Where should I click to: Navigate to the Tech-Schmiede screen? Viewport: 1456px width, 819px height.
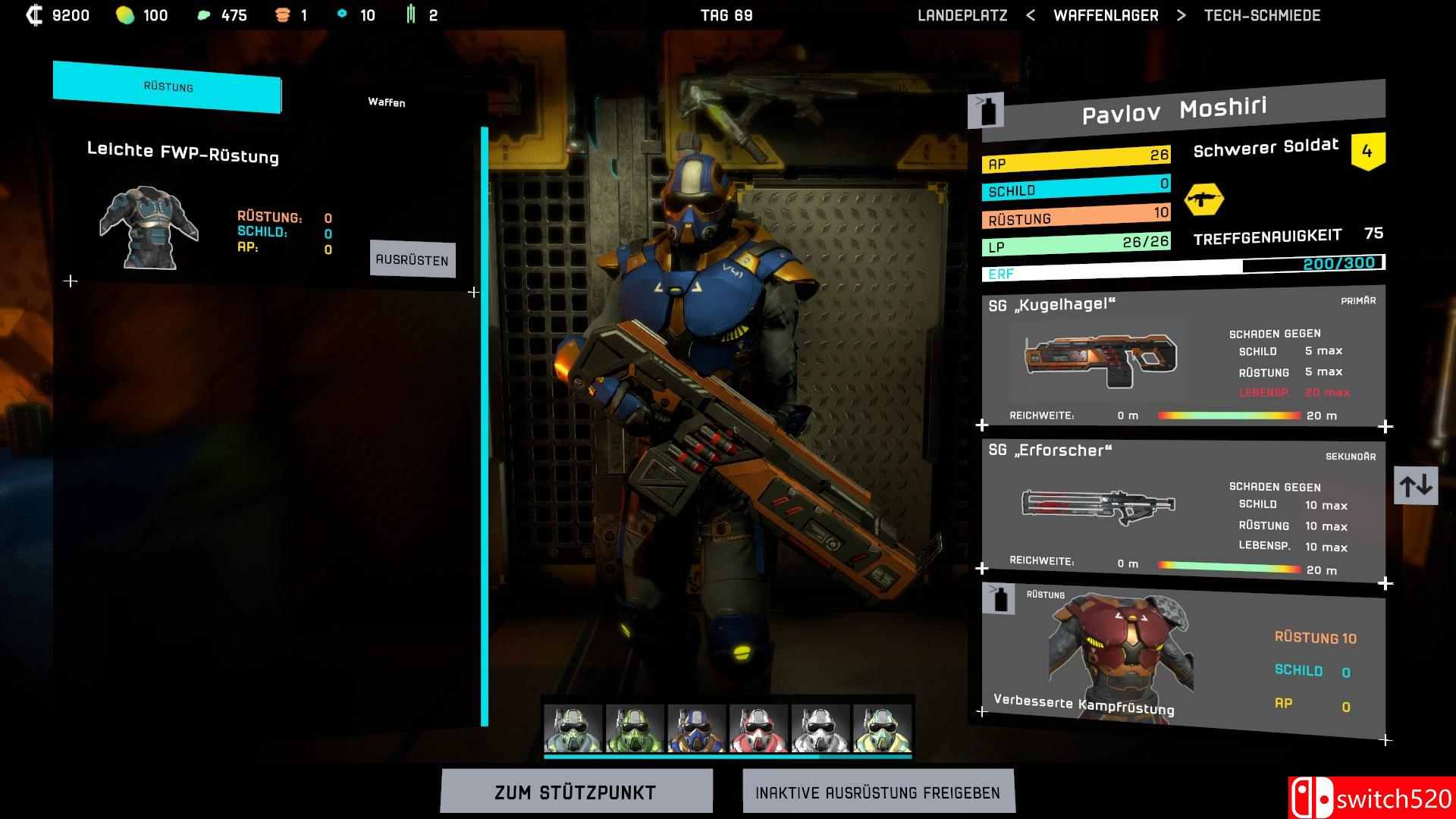point(1262,15)
